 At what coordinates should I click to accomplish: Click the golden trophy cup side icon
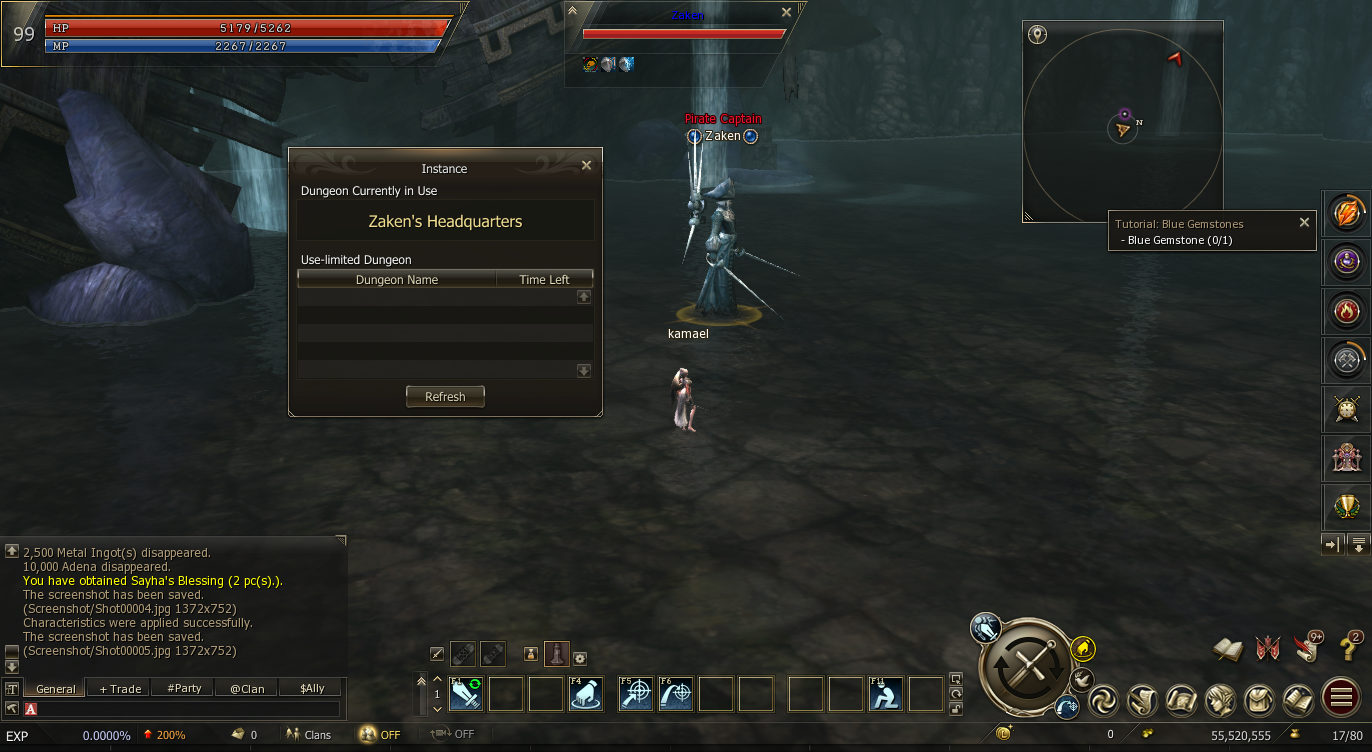(1345, 506)
